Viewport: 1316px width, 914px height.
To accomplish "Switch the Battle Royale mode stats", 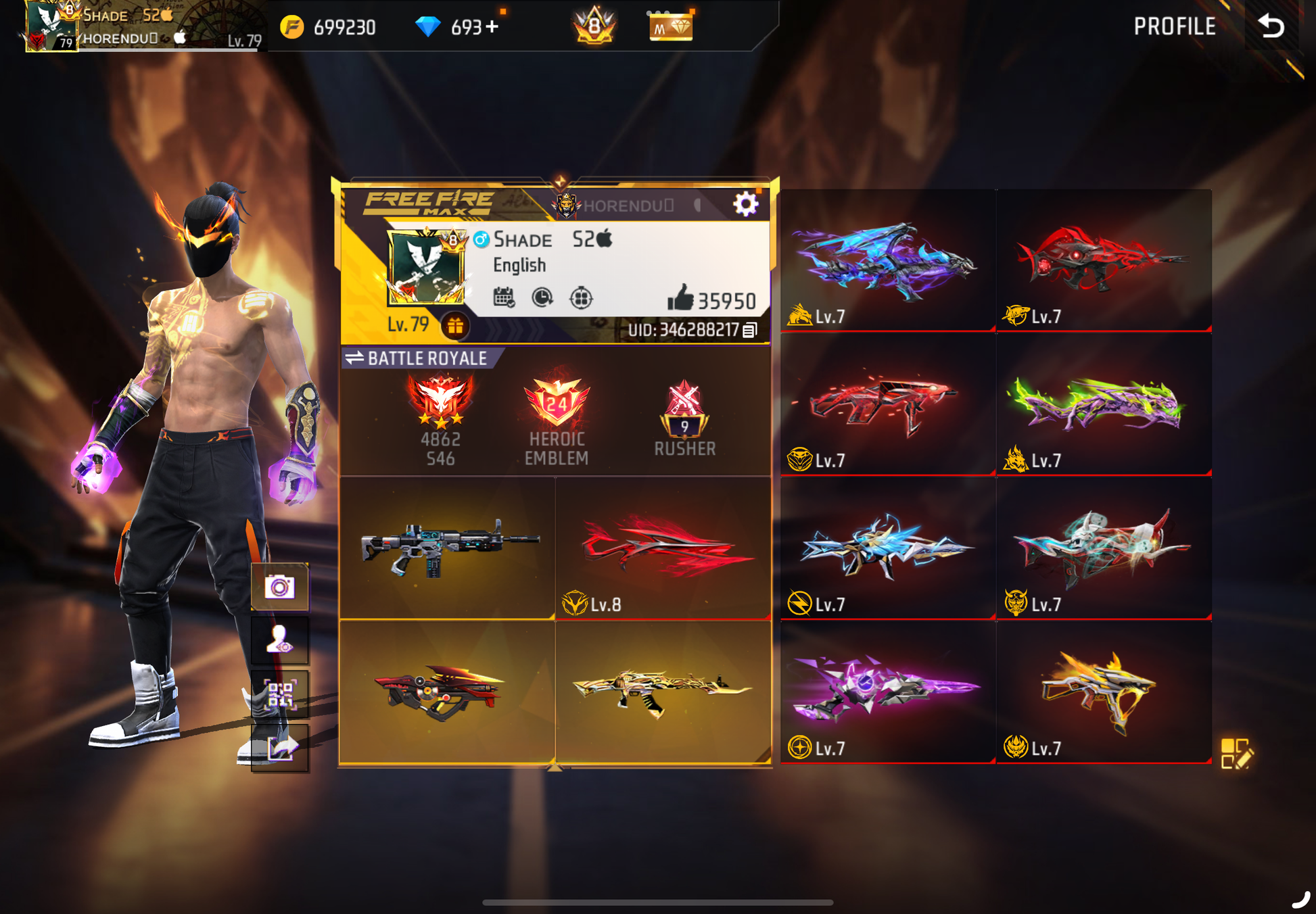I will 354,358.
